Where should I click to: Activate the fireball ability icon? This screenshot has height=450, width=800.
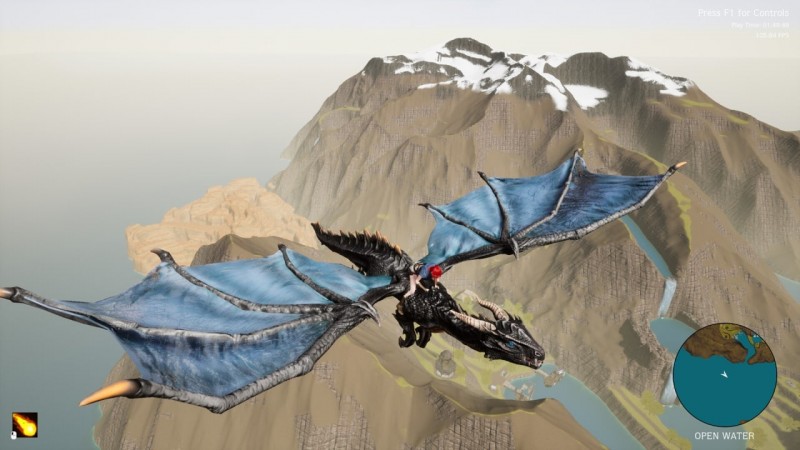[x=24, y=425]
